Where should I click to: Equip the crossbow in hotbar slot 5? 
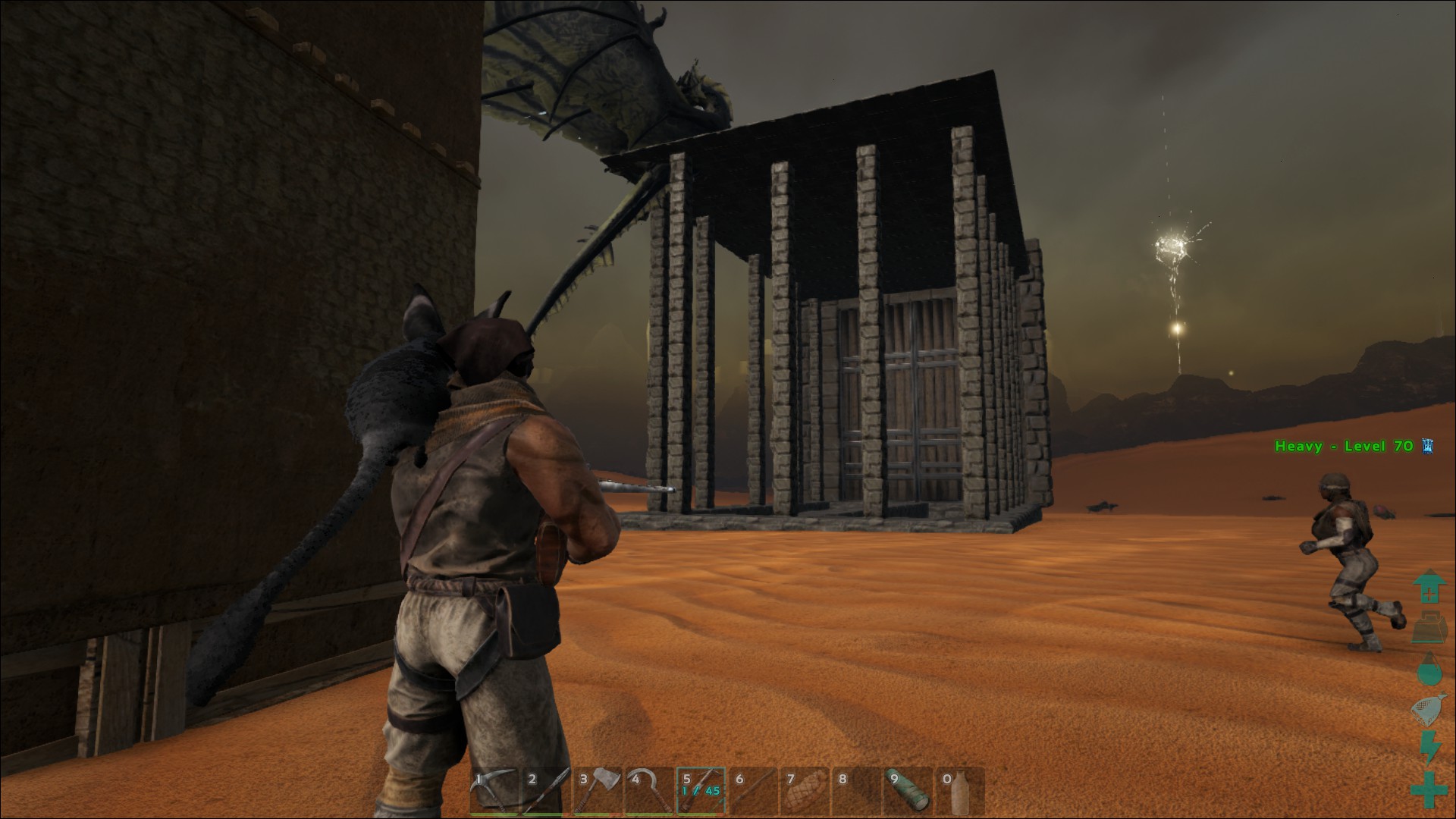point(701,789)
